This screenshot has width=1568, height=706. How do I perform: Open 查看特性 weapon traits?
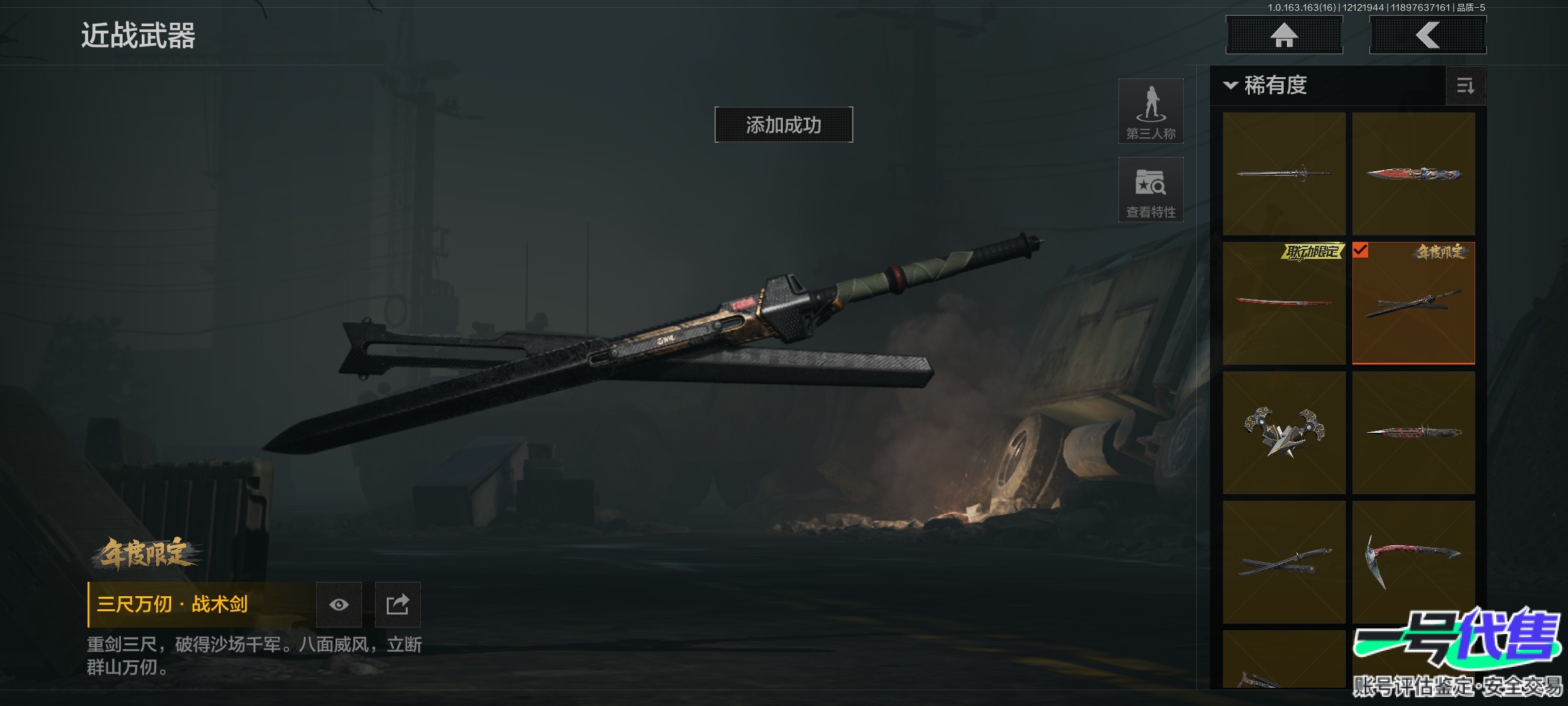click(x=1151, y=190)
